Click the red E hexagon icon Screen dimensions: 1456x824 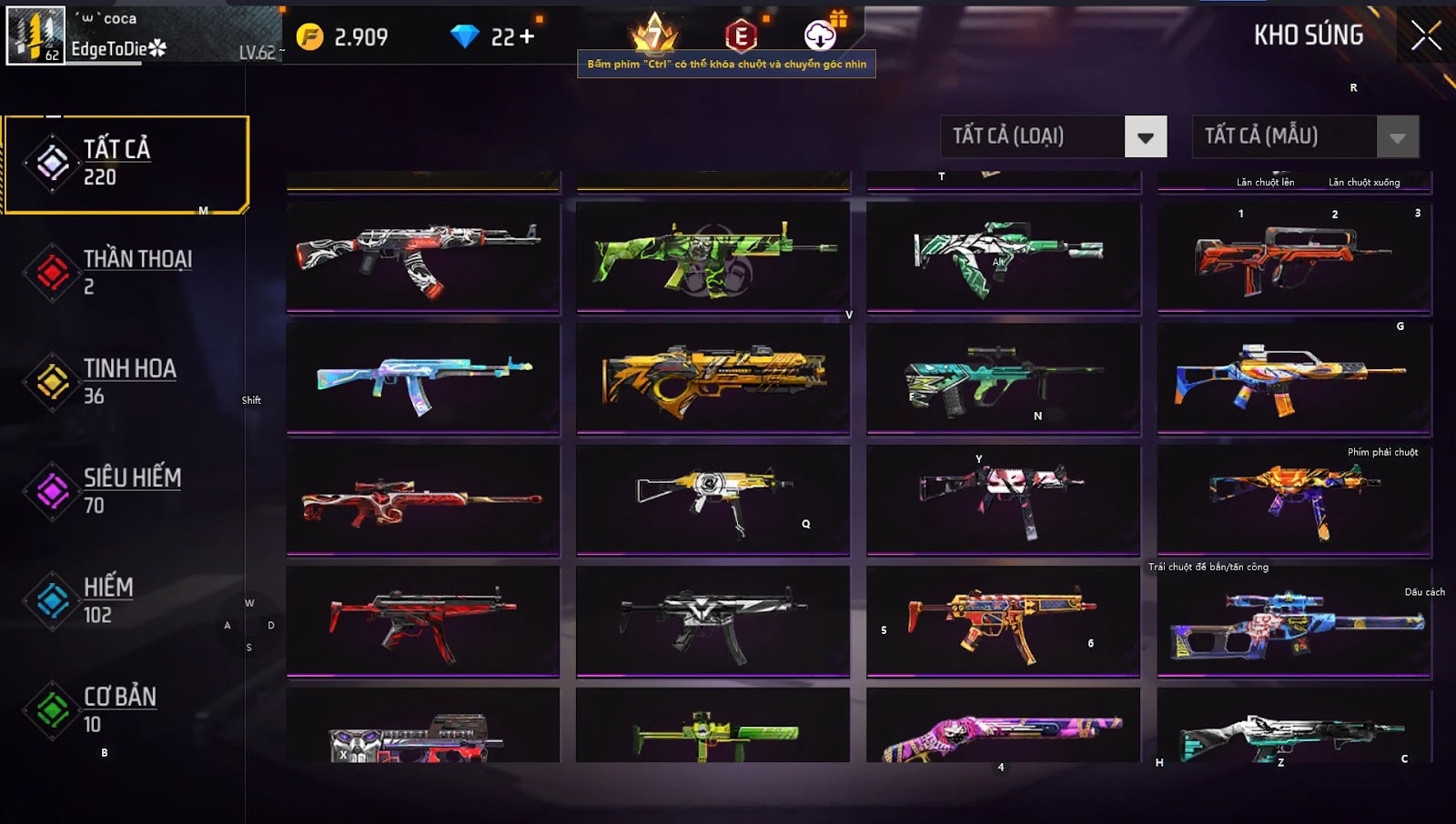pyautogui.click(x=741, y=36)
